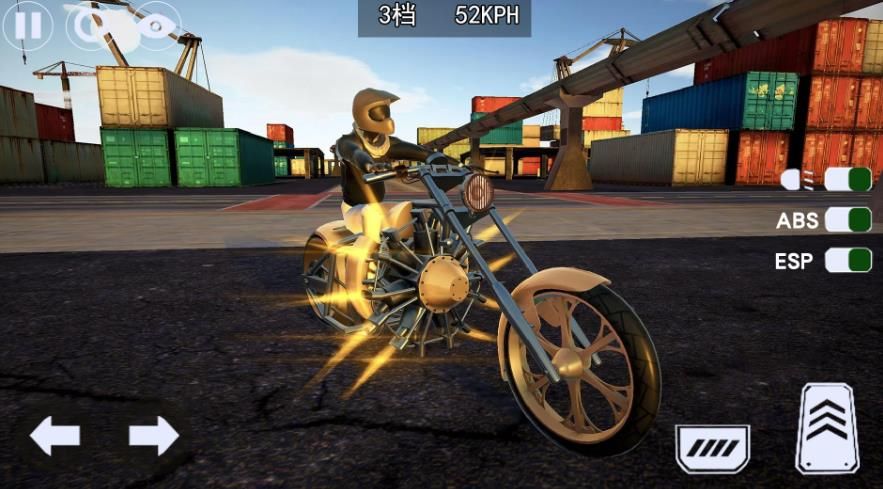Image resolution: width=883 pixels, height=489 pixels.
Task: Turn off the ABS toggle
Action: [x=847, y=220]
